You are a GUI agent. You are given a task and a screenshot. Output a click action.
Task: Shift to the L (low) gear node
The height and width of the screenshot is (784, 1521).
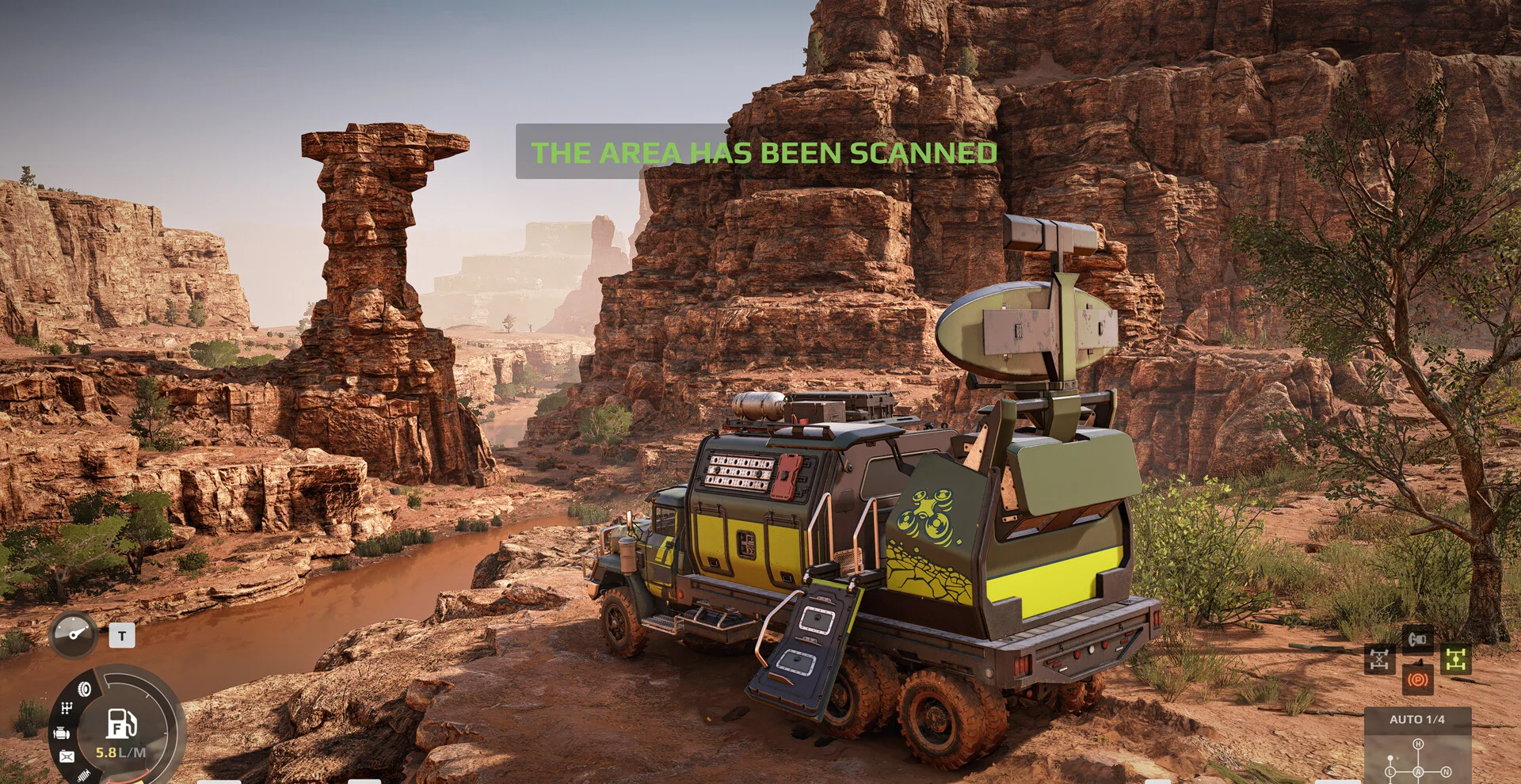click(x=1390, y=771)
